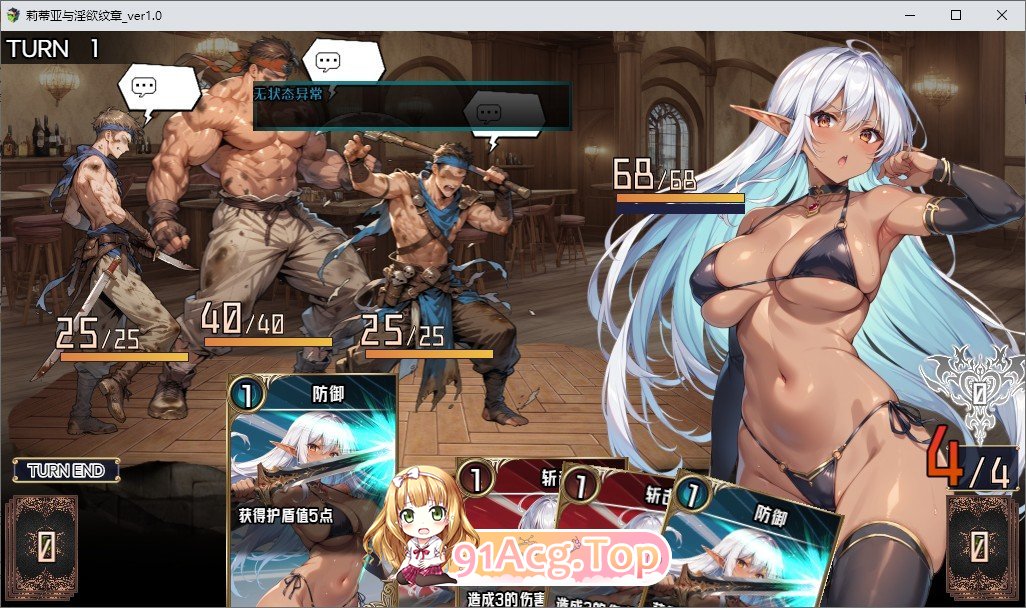The height and width of the screenshot is (608, 1026).
Task: Click the speech bubble on the 无状态异常 panel
Action: [x=500, y=111]
